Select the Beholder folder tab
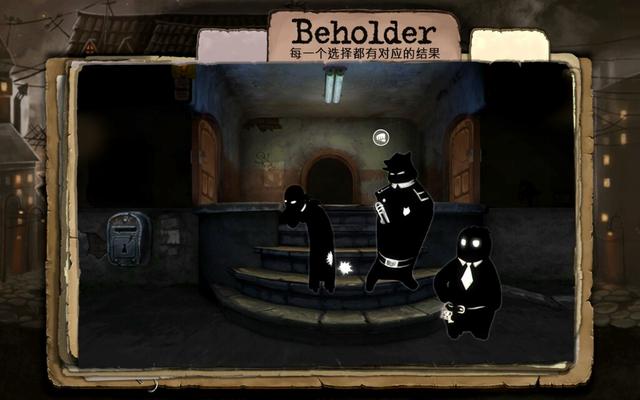Image resolution: width=640 pixels, height=400 pixels. pyautogui.click(x=365, y=36)
